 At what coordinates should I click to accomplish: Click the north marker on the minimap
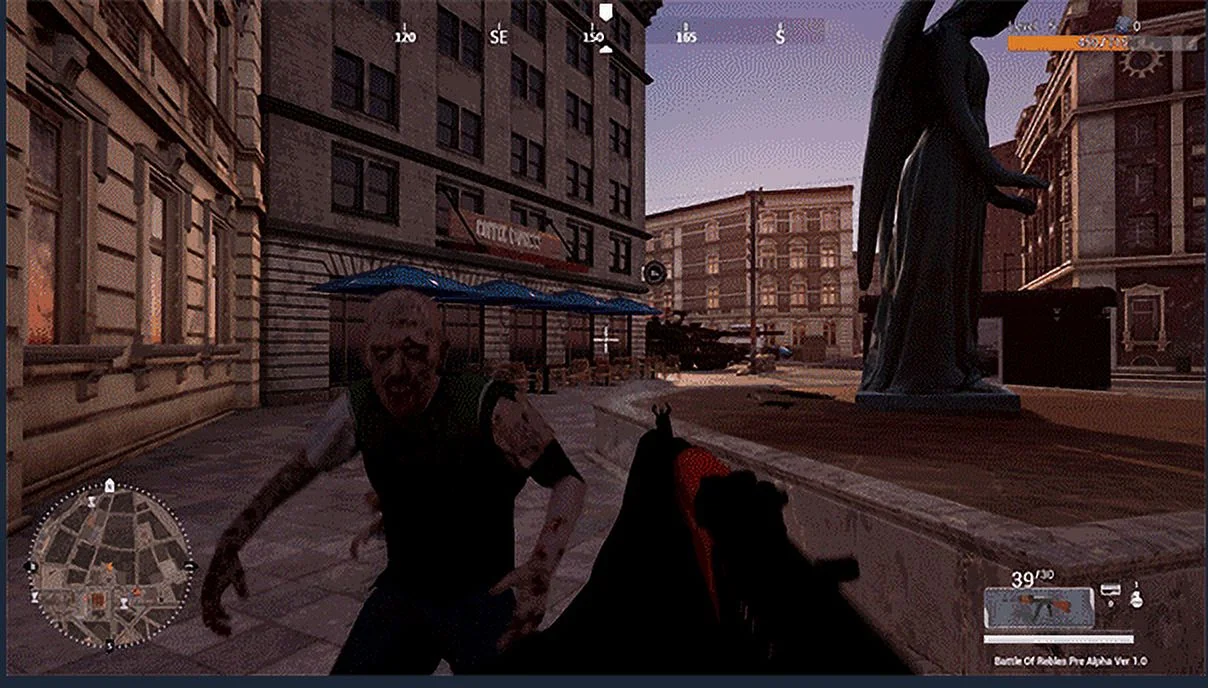pyautogui.click(x=109, y=486)
